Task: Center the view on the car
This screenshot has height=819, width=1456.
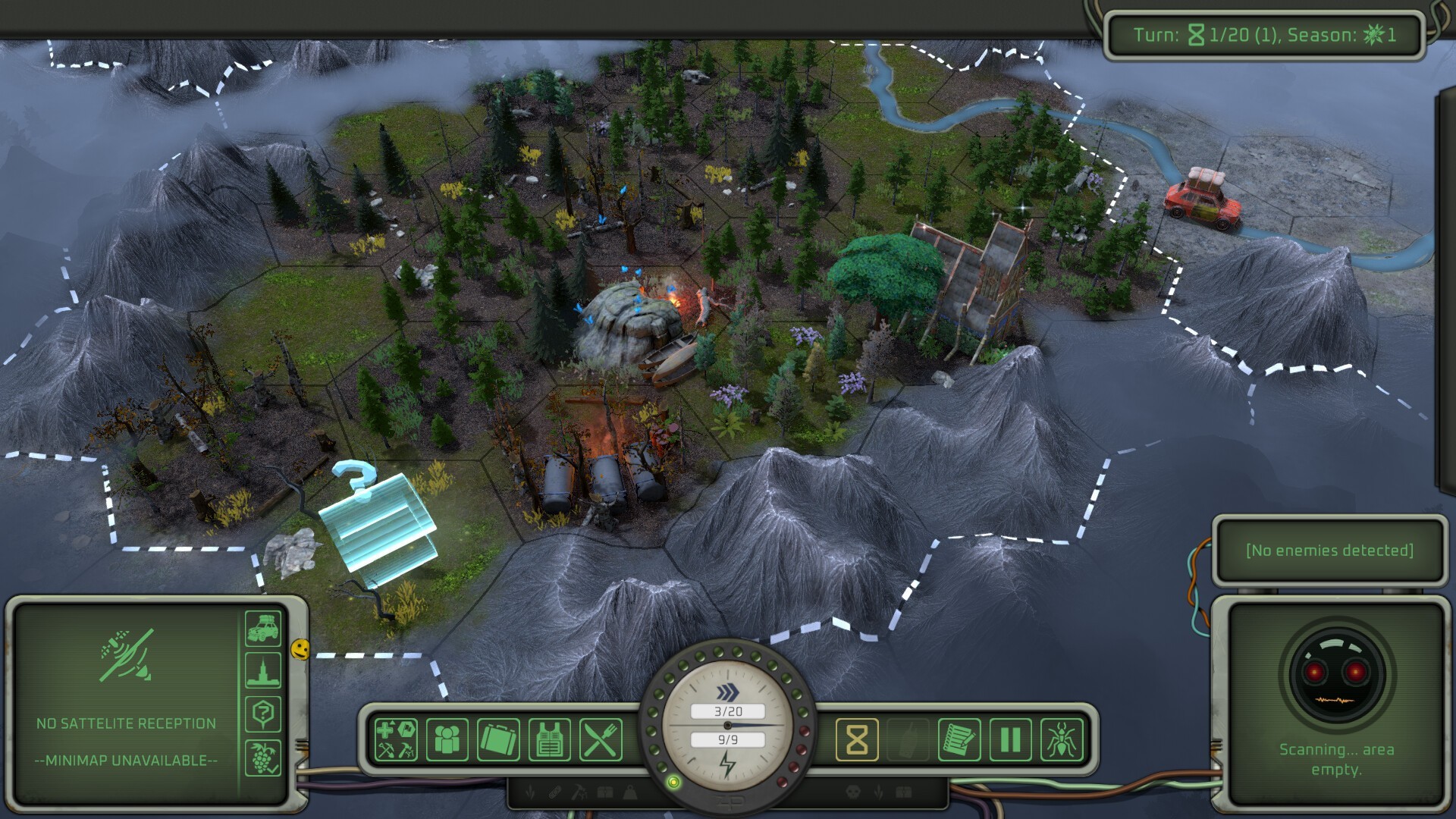Action: click(263, 629)
